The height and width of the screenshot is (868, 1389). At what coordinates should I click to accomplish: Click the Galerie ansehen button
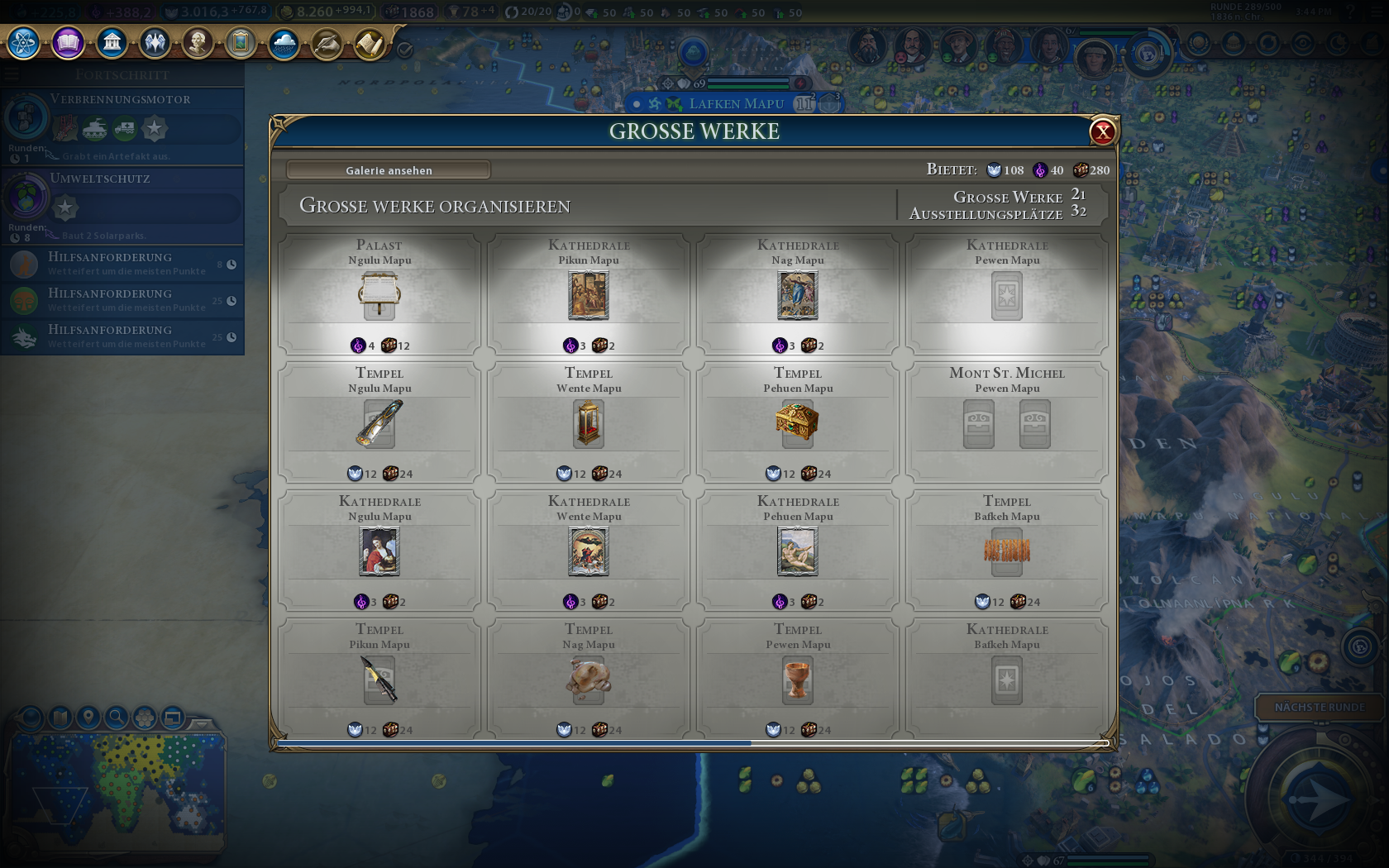coord(389,170)
